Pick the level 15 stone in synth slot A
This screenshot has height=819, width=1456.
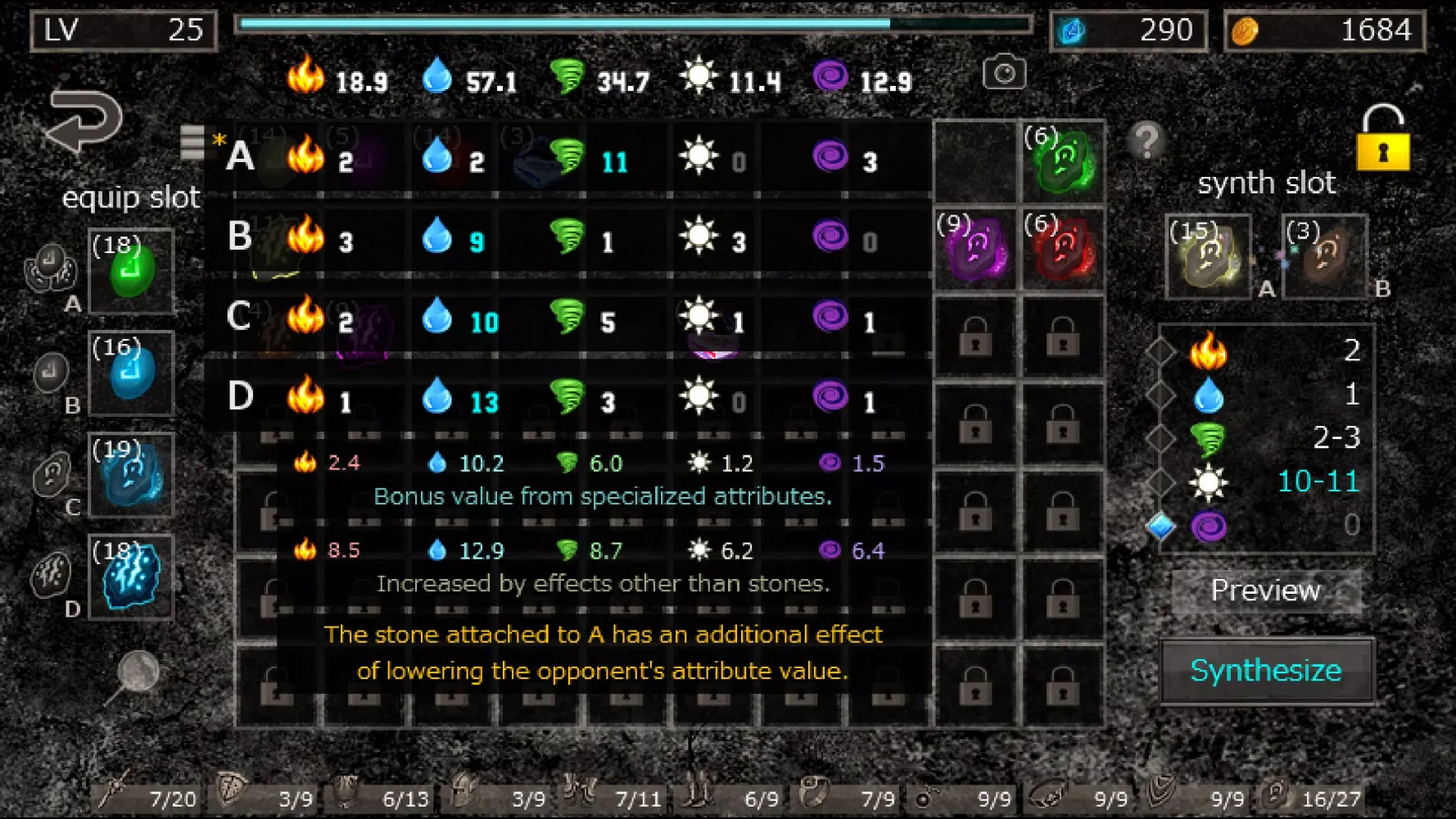click(x=1209, y=256)
